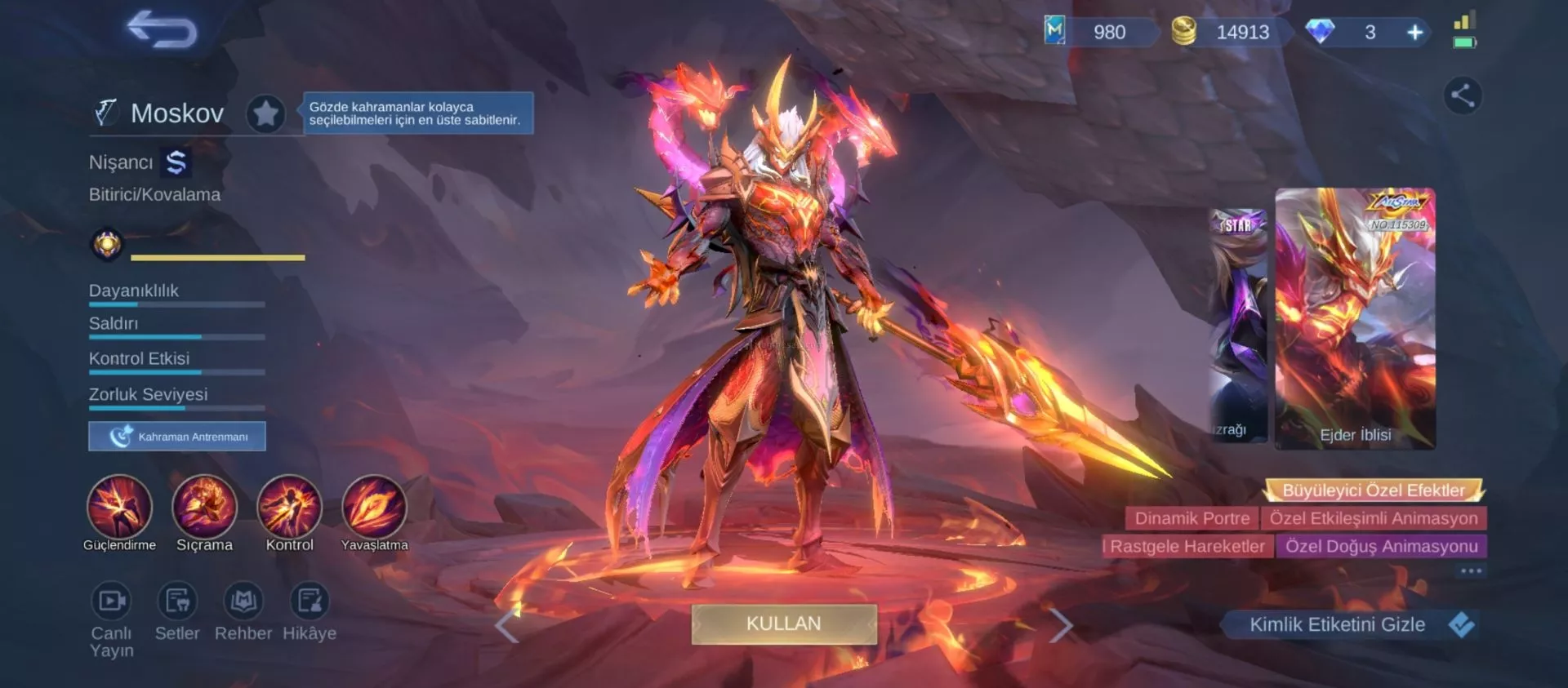Image resolution: width=1568 pixels, height=688 pixels.
Task: Mark Moskov as favorite with the star
Action: point(265,113)
